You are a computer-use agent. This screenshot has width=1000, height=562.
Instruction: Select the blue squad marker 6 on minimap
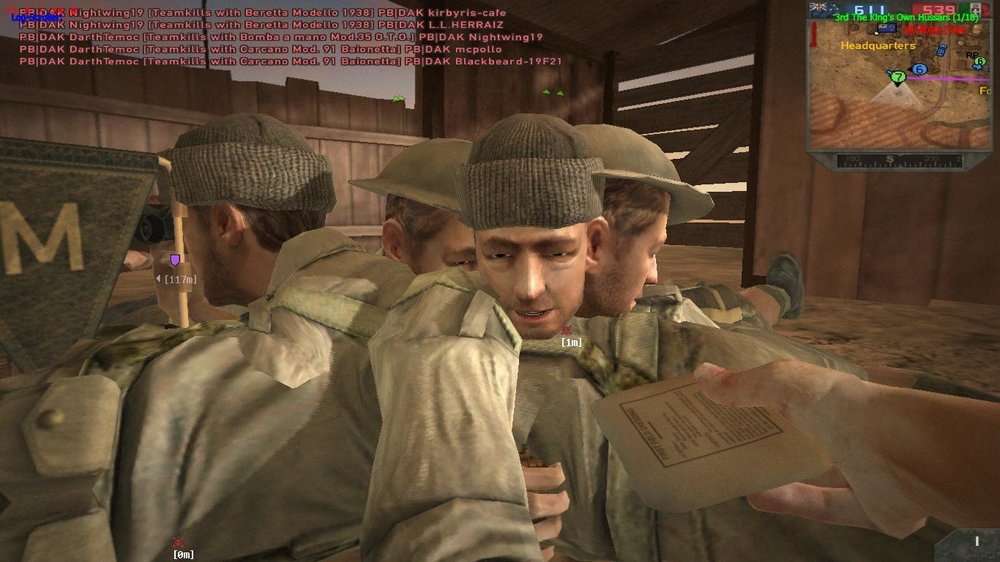[x=920, y=69]
